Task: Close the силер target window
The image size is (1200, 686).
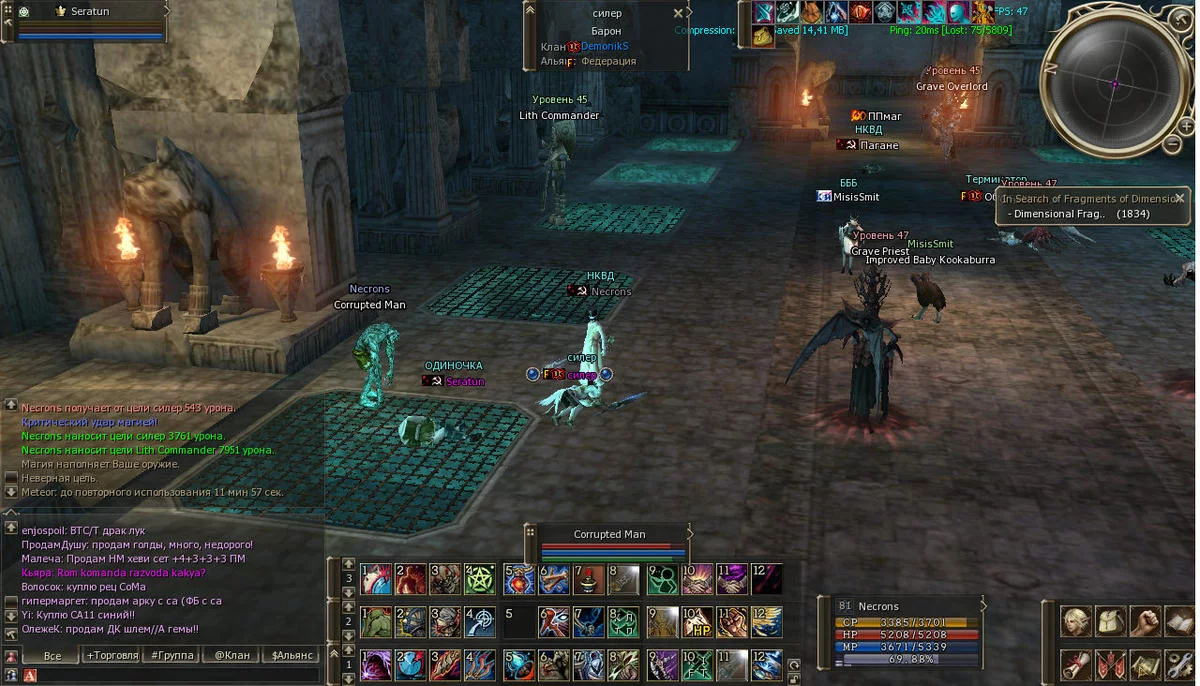Action: point(678,14)
